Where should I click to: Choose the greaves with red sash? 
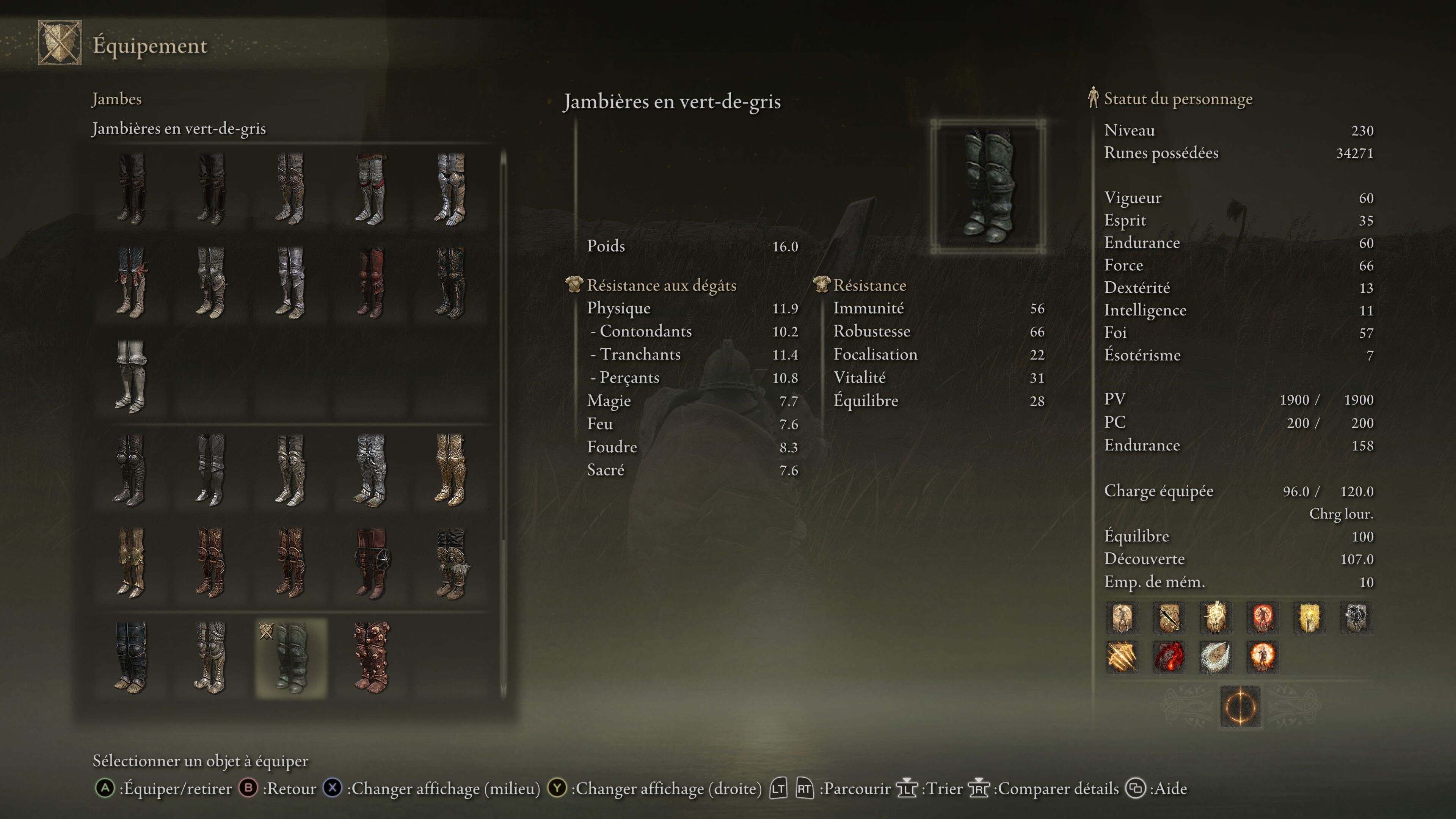371,189
